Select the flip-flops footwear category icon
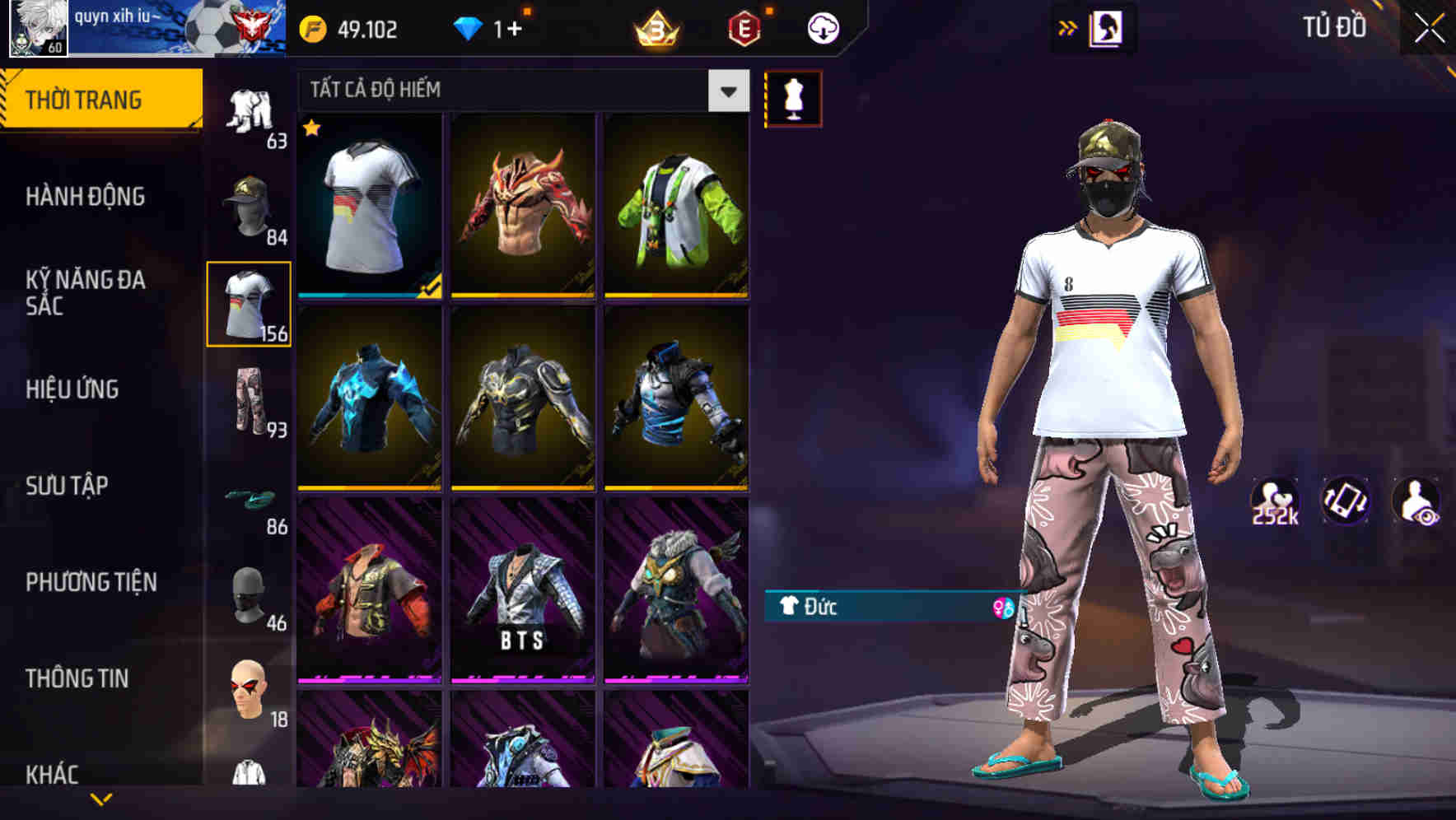1456x820 pixels. click(x=251, y=500)
